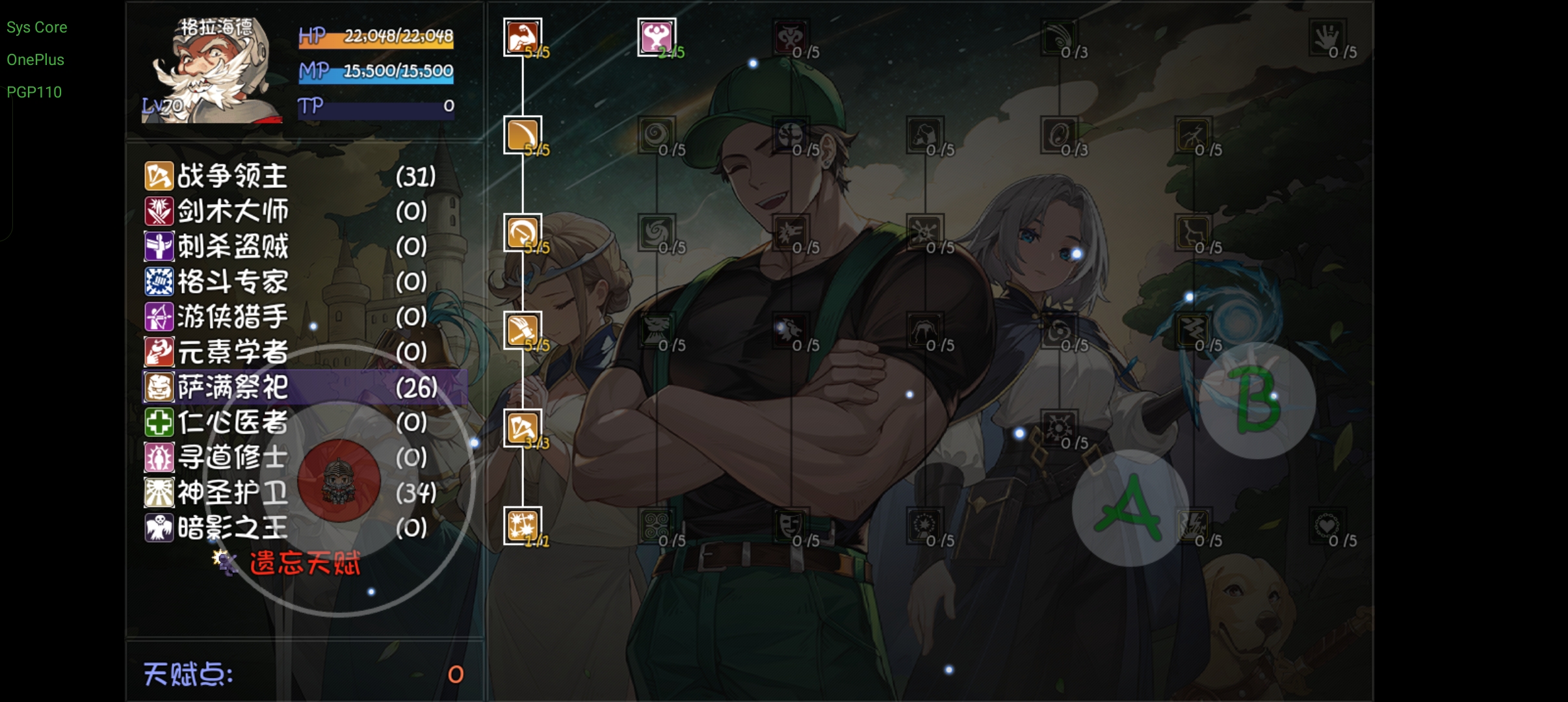
Task: Click the 格拉海德 character portrait
Action: pos(211,70)
